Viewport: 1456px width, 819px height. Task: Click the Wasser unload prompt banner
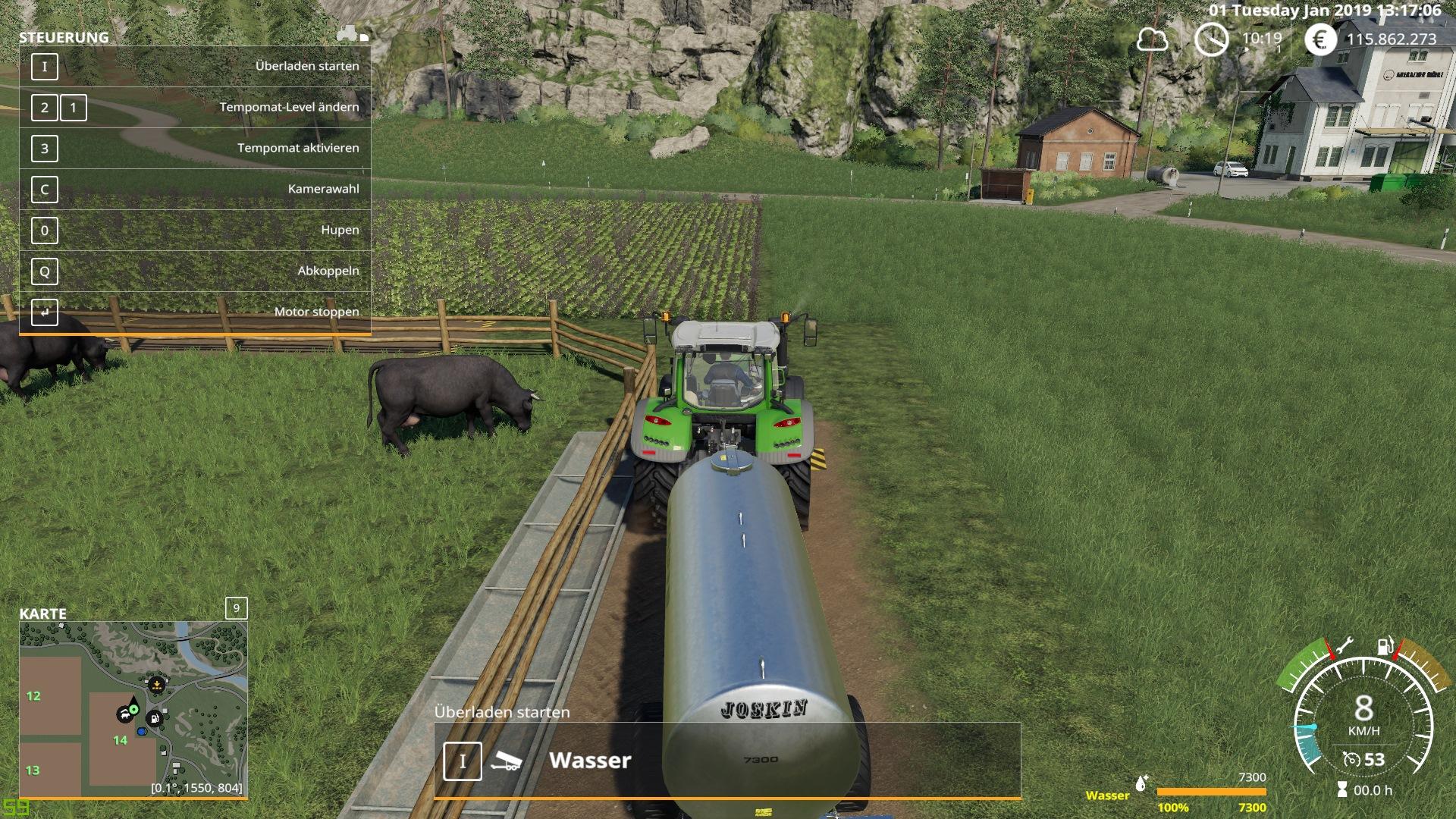[727, 761]
